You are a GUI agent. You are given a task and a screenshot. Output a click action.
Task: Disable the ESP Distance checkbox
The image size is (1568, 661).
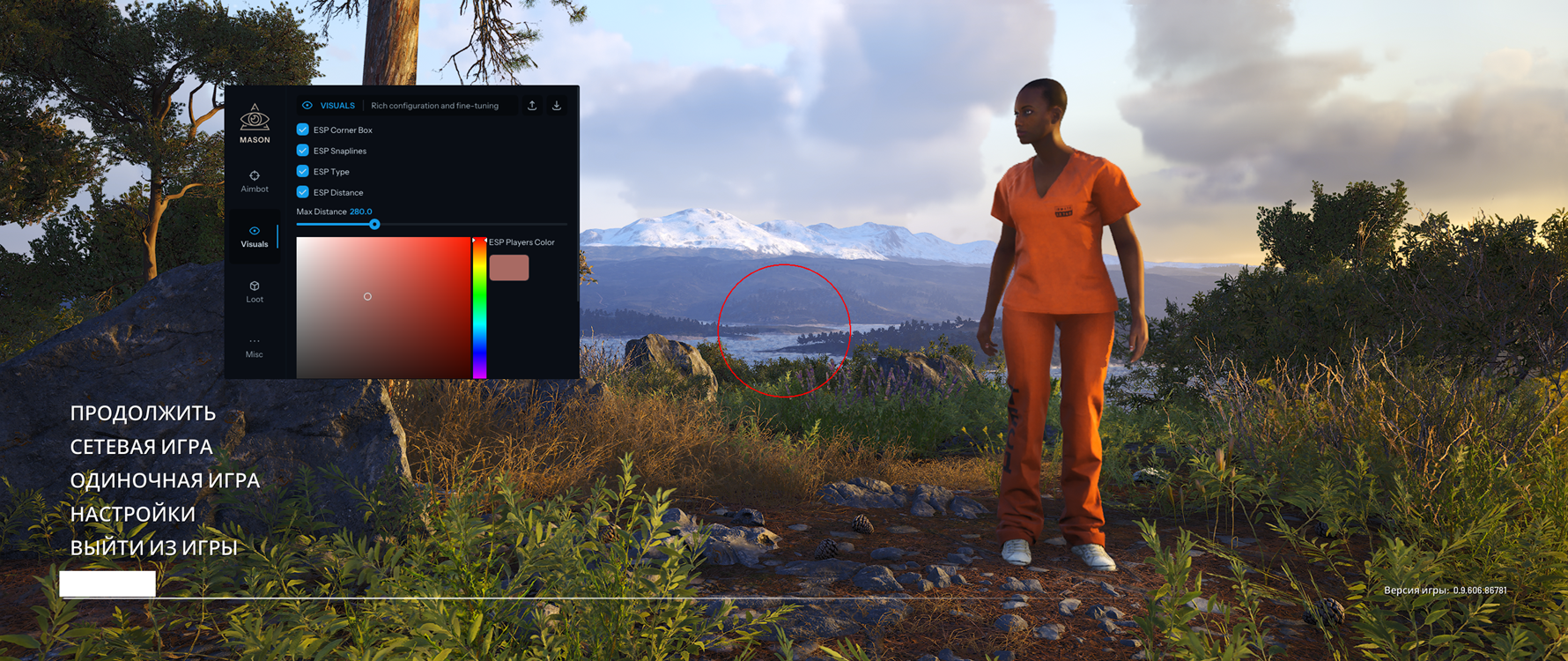[x=303, y=192]
